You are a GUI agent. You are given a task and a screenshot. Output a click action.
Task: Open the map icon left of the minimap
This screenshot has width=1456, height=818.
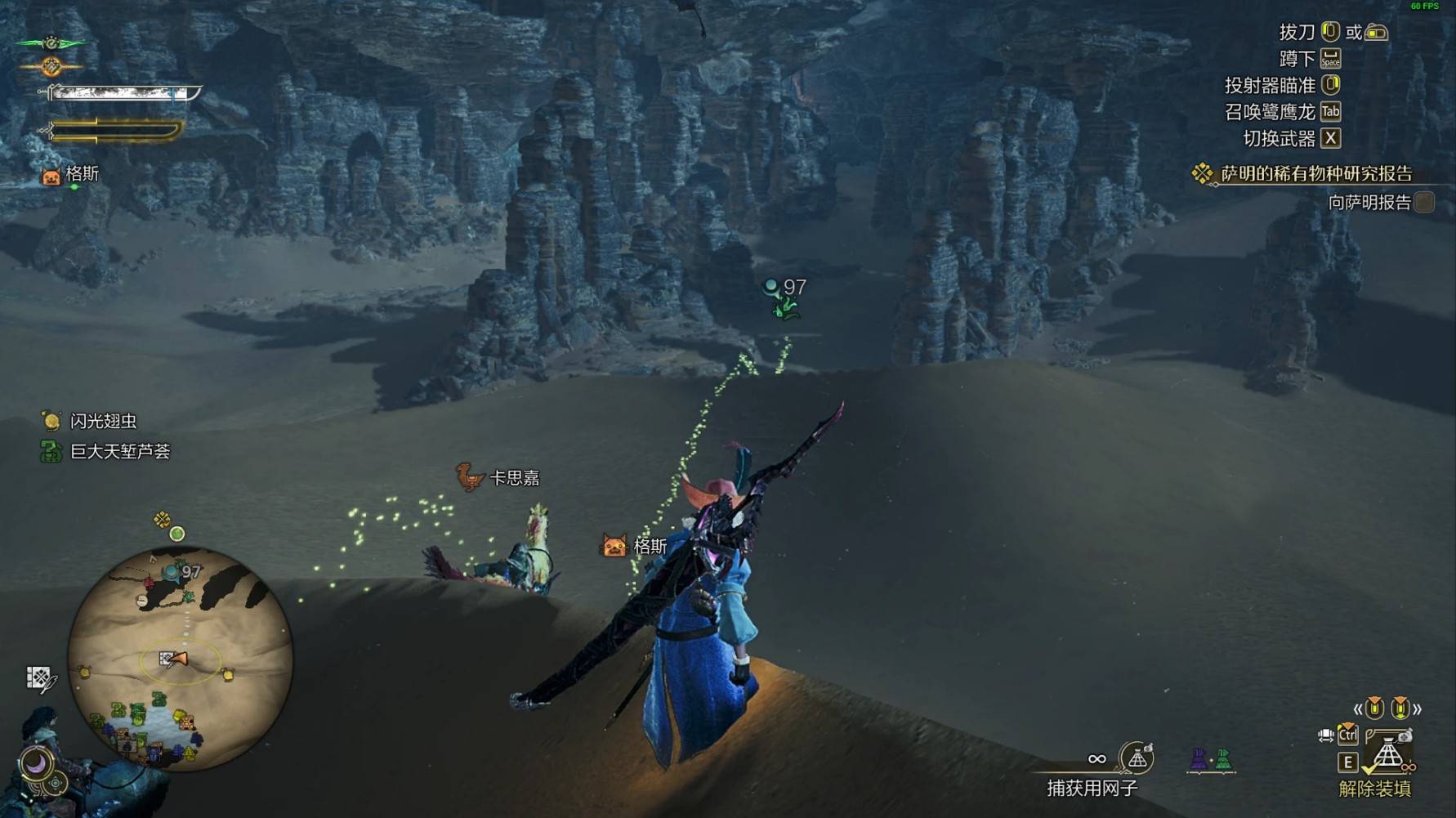click(x=40, y=678)
